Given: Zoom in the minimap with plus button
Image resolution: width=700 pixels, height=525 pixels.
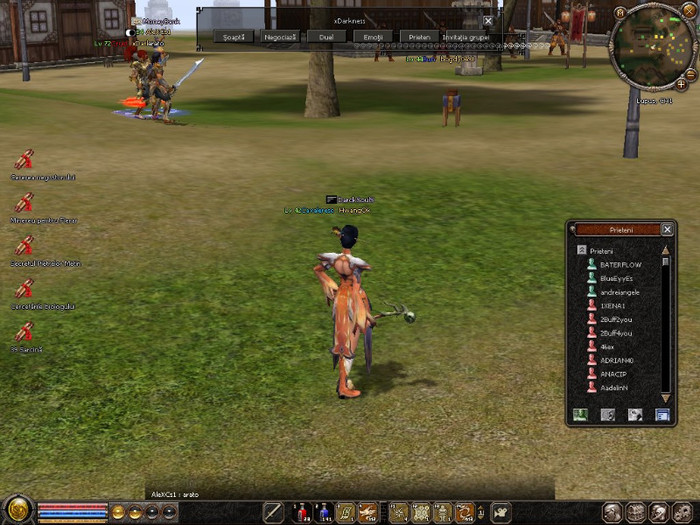Looking at the screenshot, I should [682, 85].
